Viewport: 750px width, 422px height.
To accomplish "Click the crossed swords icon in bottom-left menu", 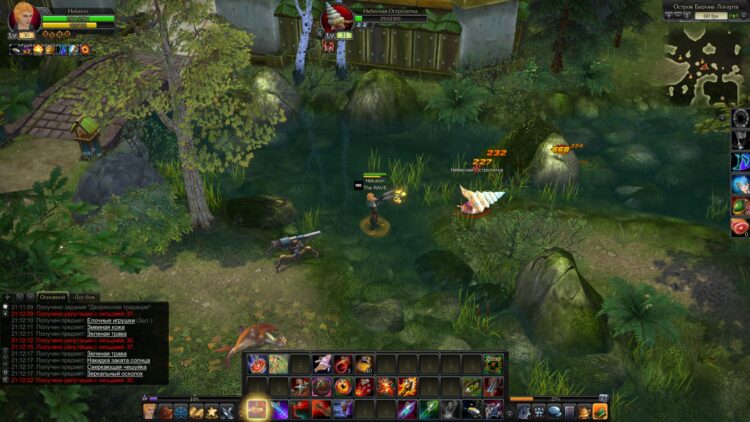I will click(227, 410).
